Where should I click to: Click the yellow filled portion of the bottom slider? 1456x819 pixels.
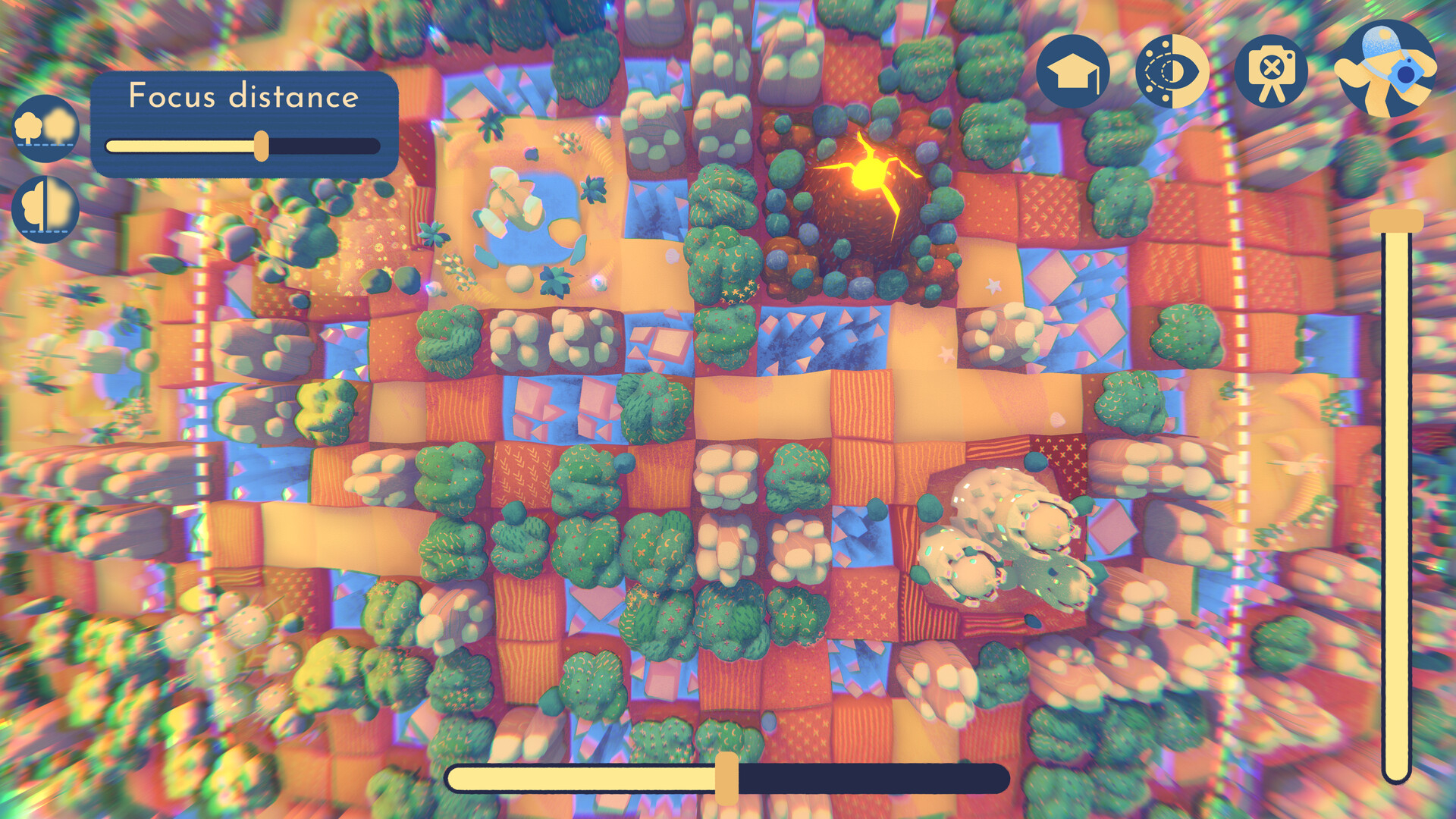pyautogui.click(x=584, y=775)
